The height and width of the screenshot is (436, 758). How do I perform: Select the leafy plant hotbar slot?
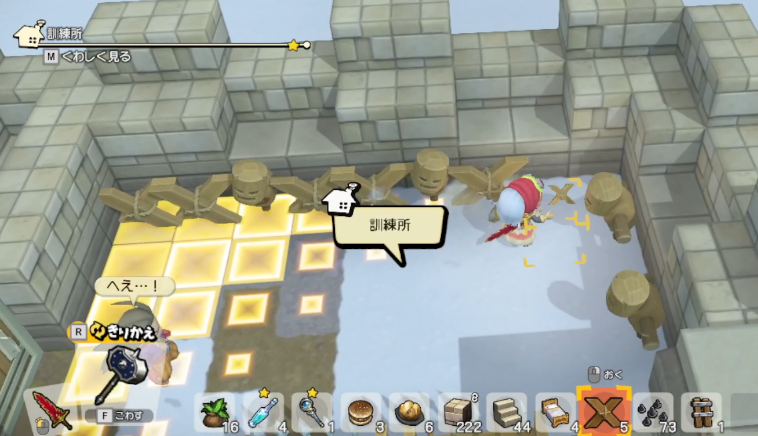pos(215,412)
